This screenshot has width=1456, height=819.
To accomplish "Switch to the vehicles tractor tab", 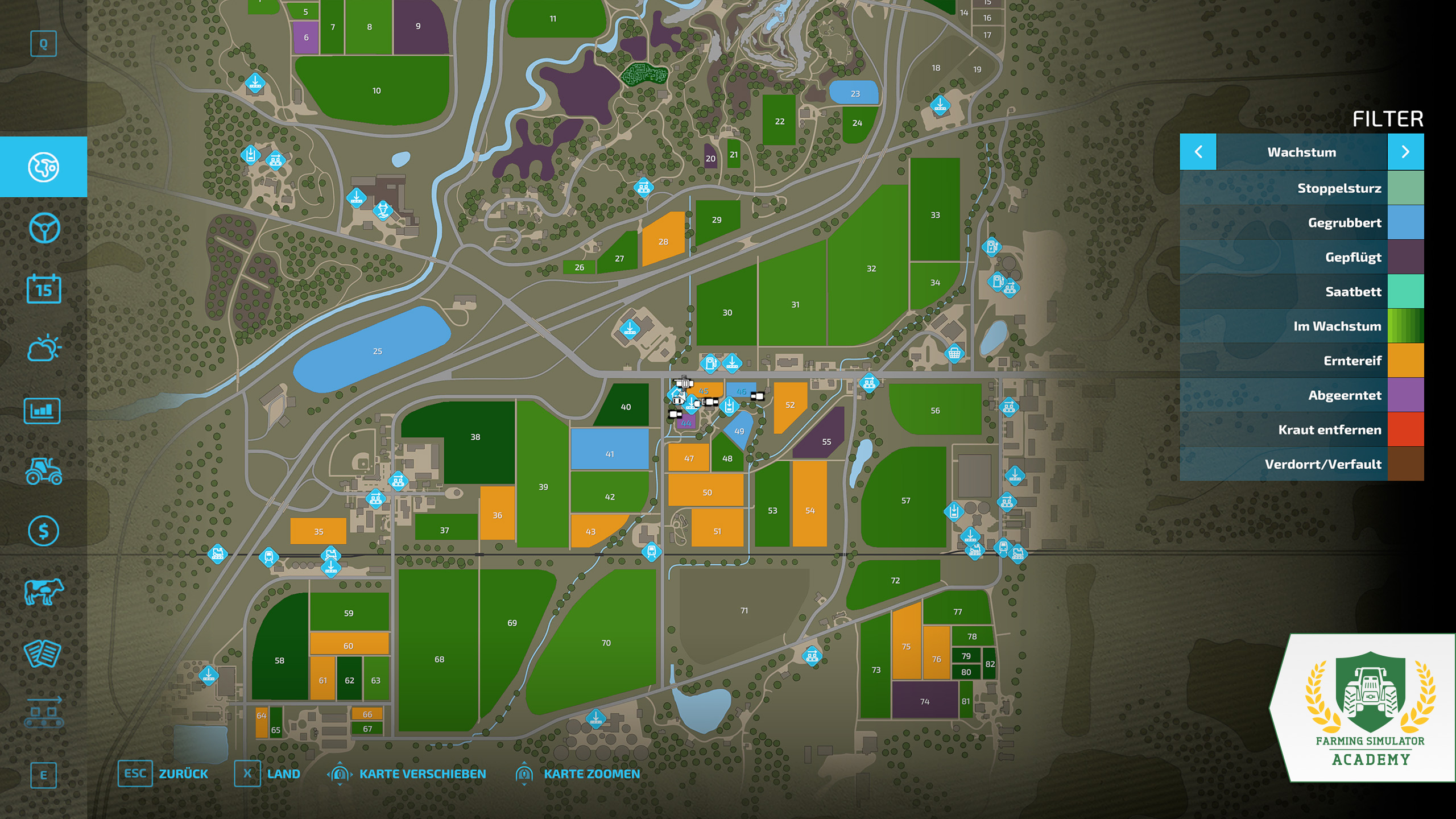I will (43, 471).
